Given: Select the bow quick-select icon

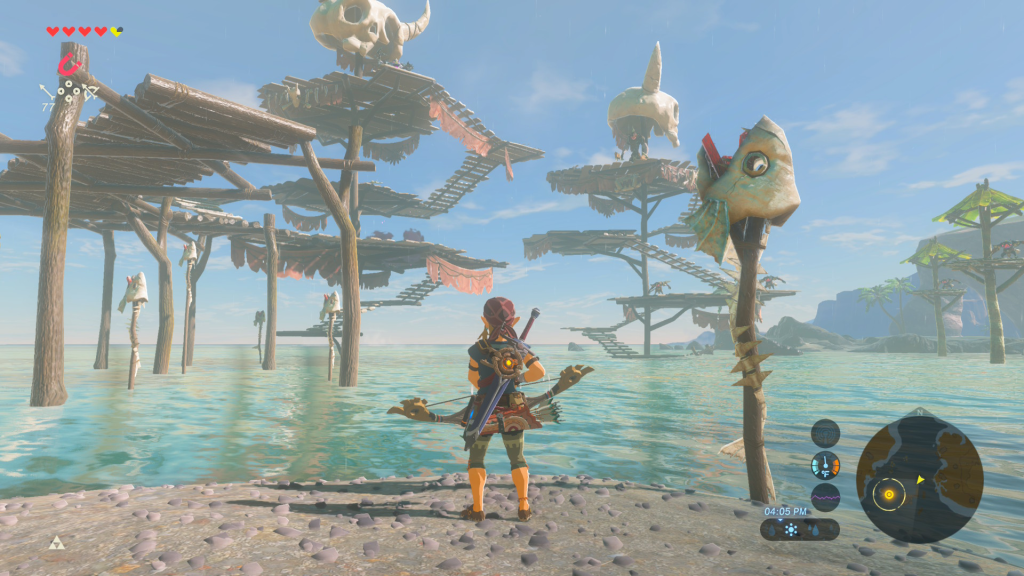Looking at the screenshot, I should 88,93.
